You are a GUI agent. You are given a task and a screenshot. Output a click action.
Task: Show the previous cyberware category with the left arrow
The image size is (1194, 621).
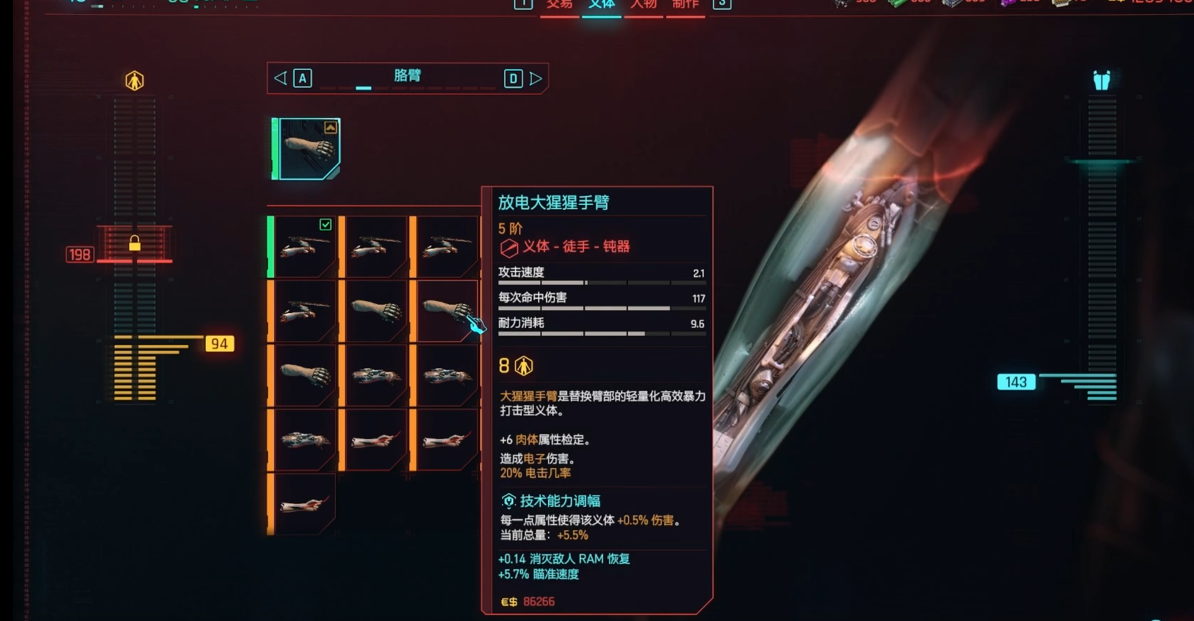(x=281, y=78)
